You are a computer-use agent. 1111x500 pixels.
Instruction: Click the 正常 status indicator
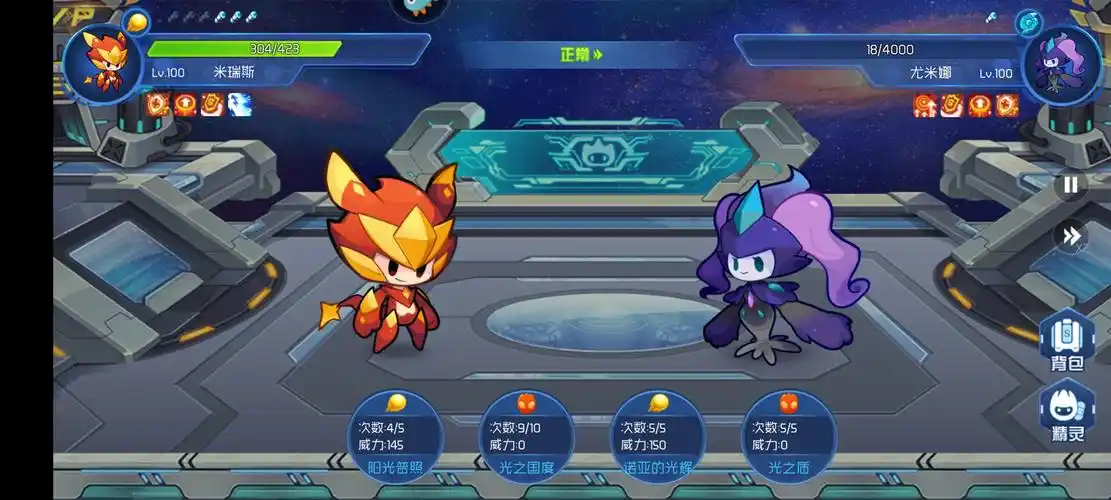581,55
